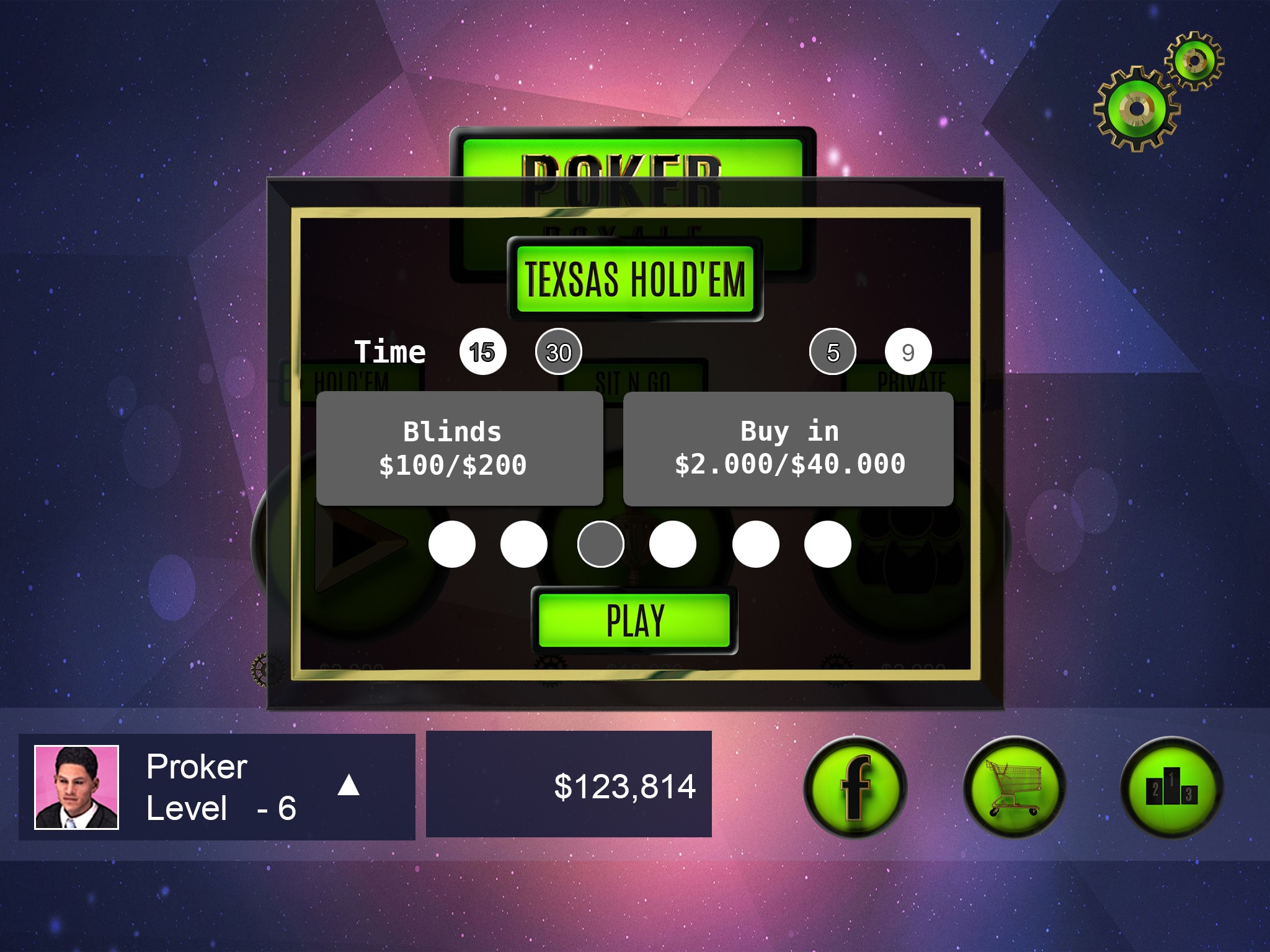This screenshot has width=1270, height=952.
Task: Select the 15 second time option
Action: click(482, 352)
